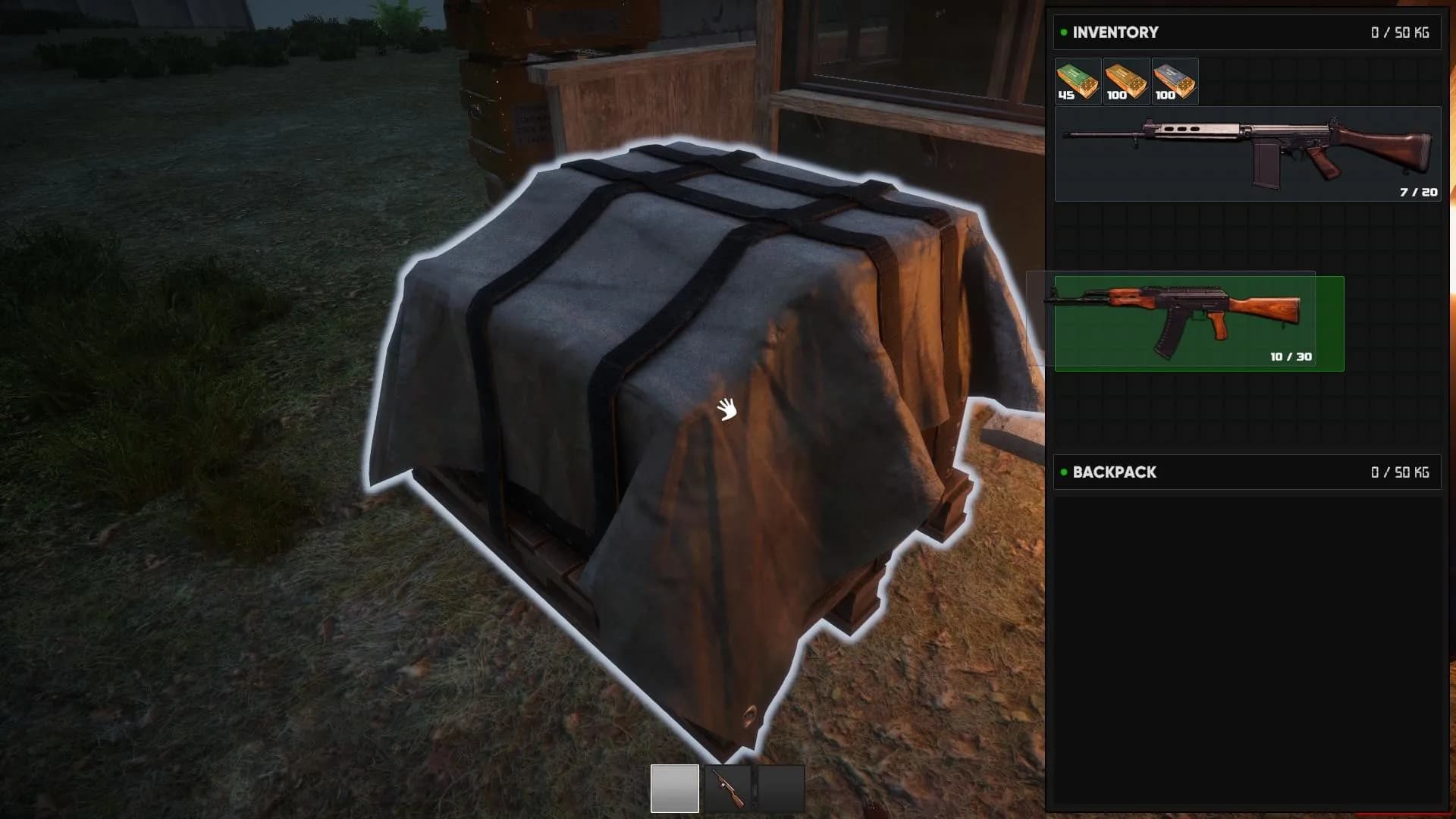Image resolution: width=1456 pixels, height=819 pixels.
Task: Select the gray item in the first hotbar slot
Action: pyautogui.click(x=675, y=789)
